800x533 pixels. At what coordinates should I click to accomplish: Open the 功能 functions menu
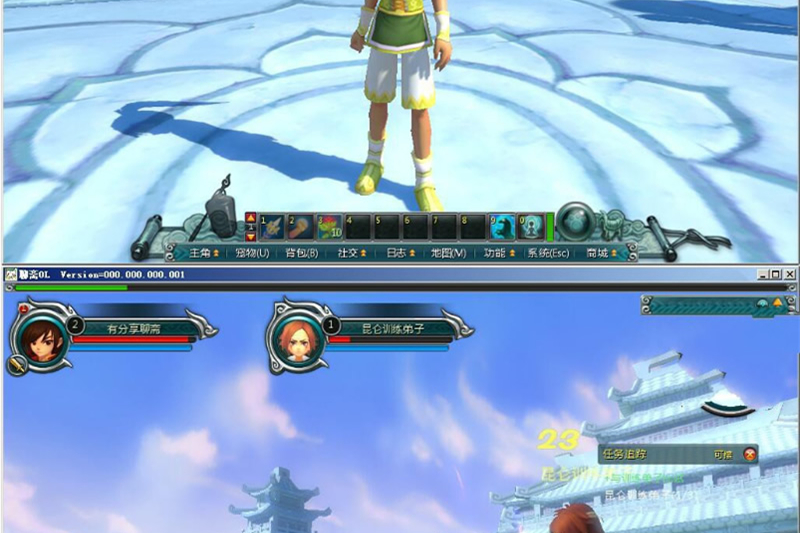(x=498, y=253)
